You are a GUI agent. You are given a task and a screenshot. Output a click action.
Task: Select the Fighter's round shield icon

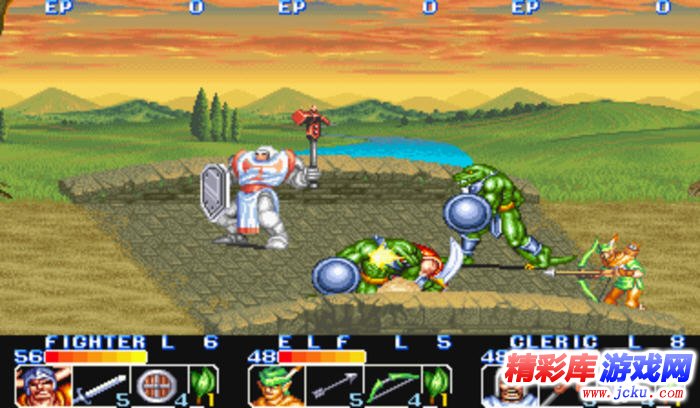pyautogui.click(x=154, y=387)
